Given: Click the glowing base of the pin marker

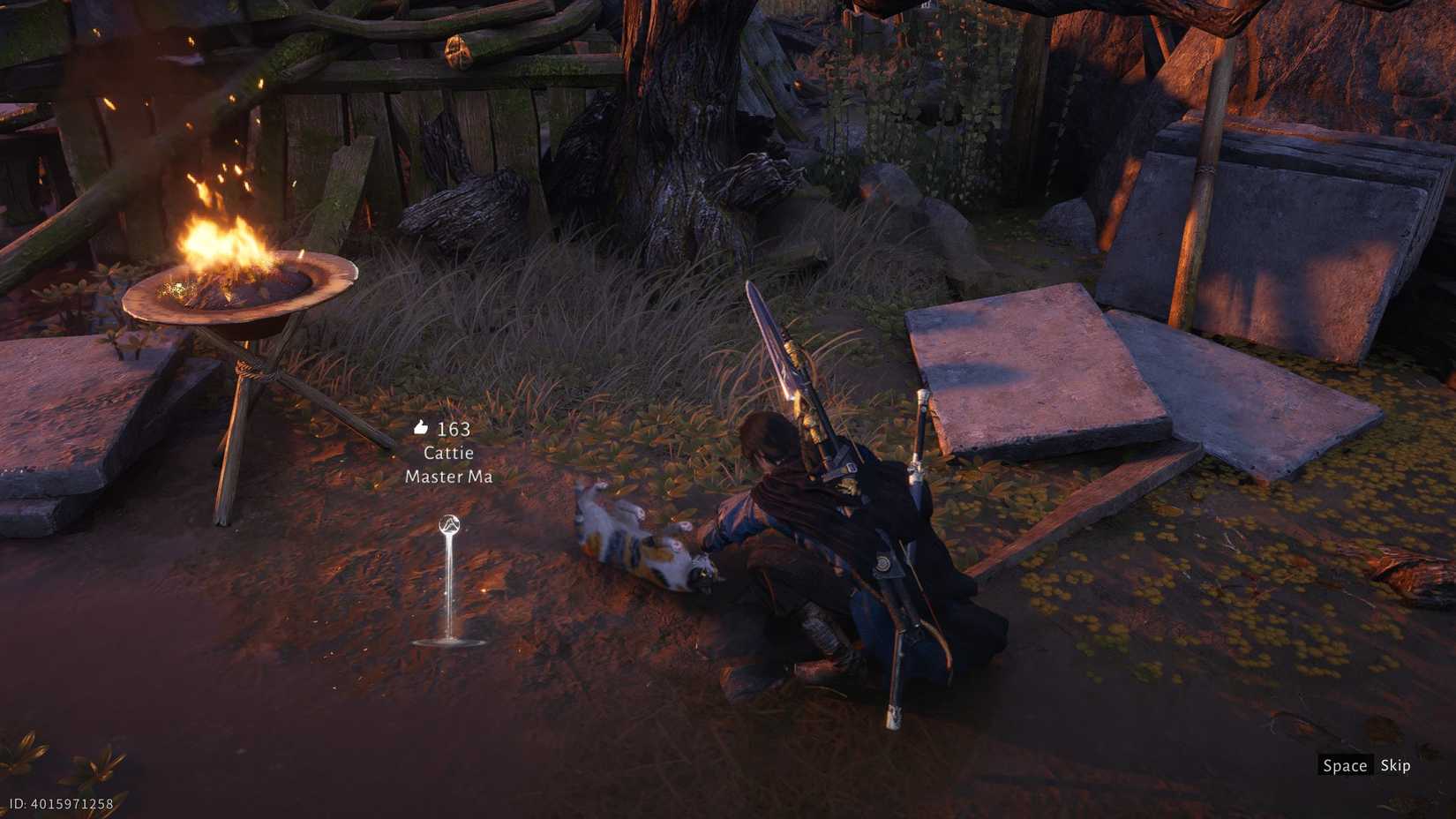Looking at the screenshot, I should click(x=450, y=637).
